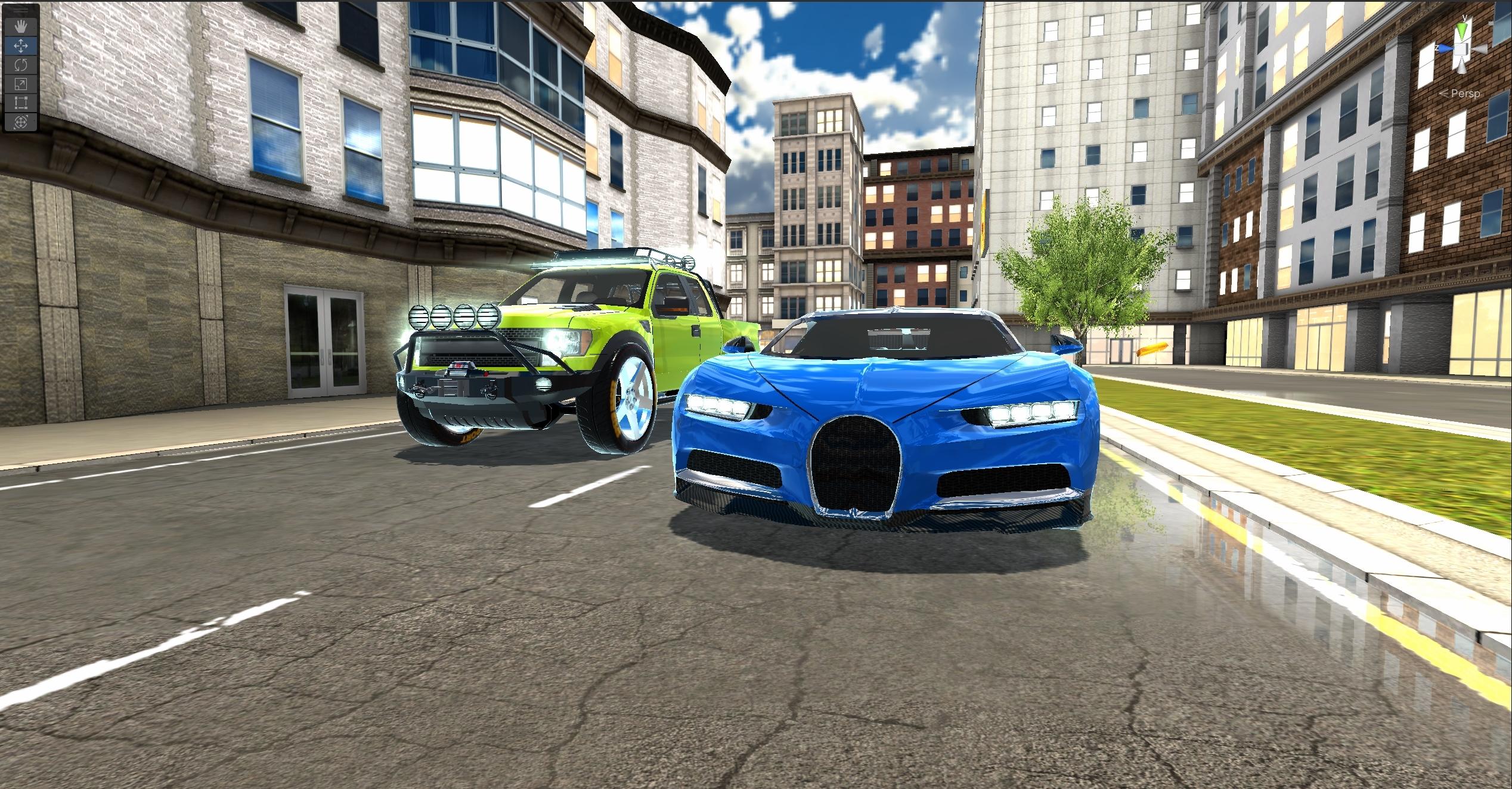Toggle projection via the gizmo center cube

(1461, 49)
